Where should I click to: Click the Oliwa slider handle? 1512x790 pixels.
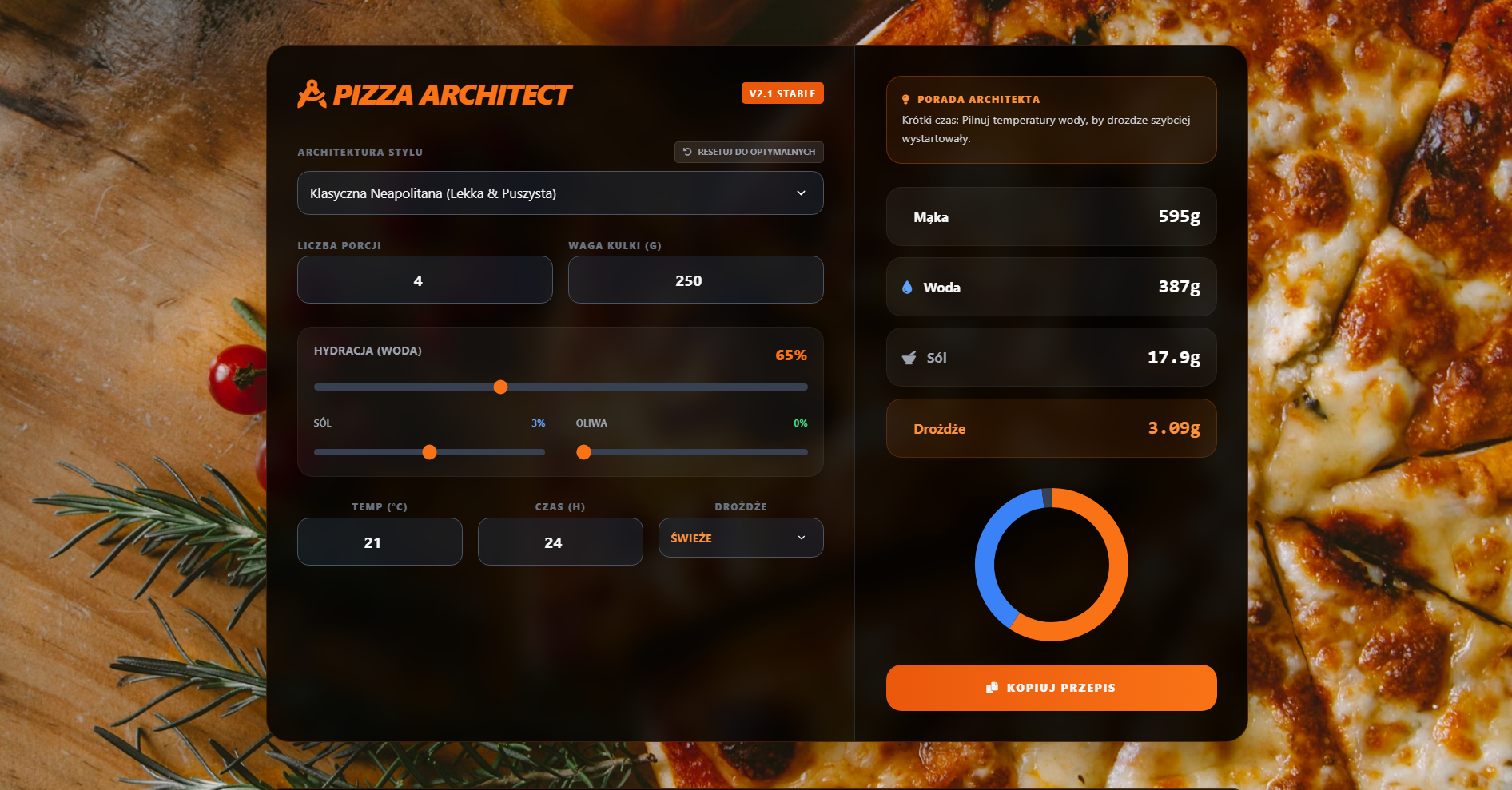click(584, 453)
